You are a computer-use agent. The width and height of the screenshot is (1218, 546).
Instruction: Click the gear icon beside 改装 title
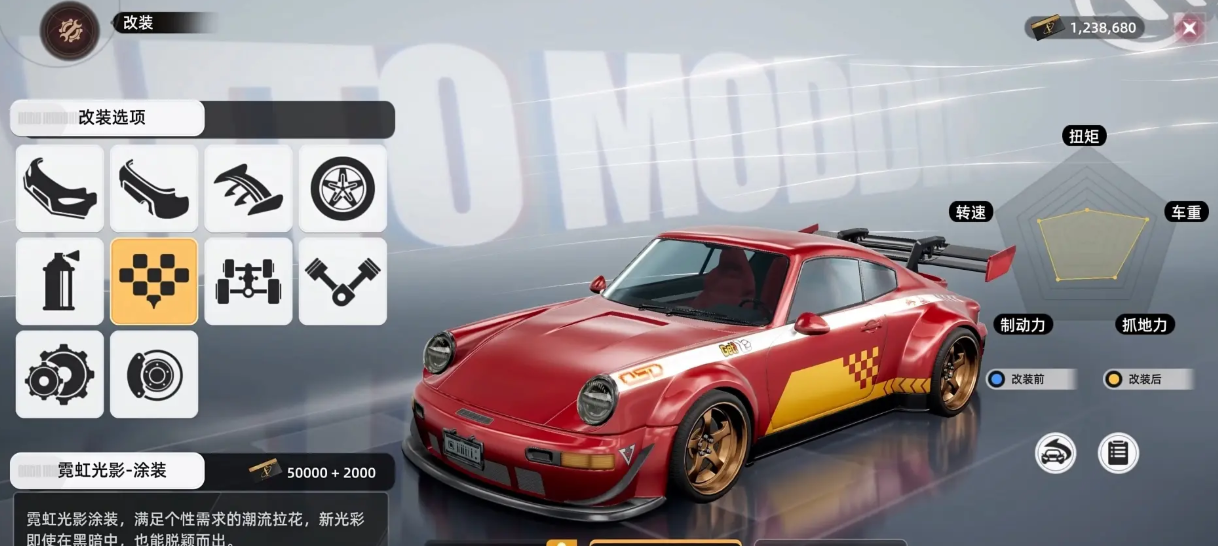click(x=69, y=30)
